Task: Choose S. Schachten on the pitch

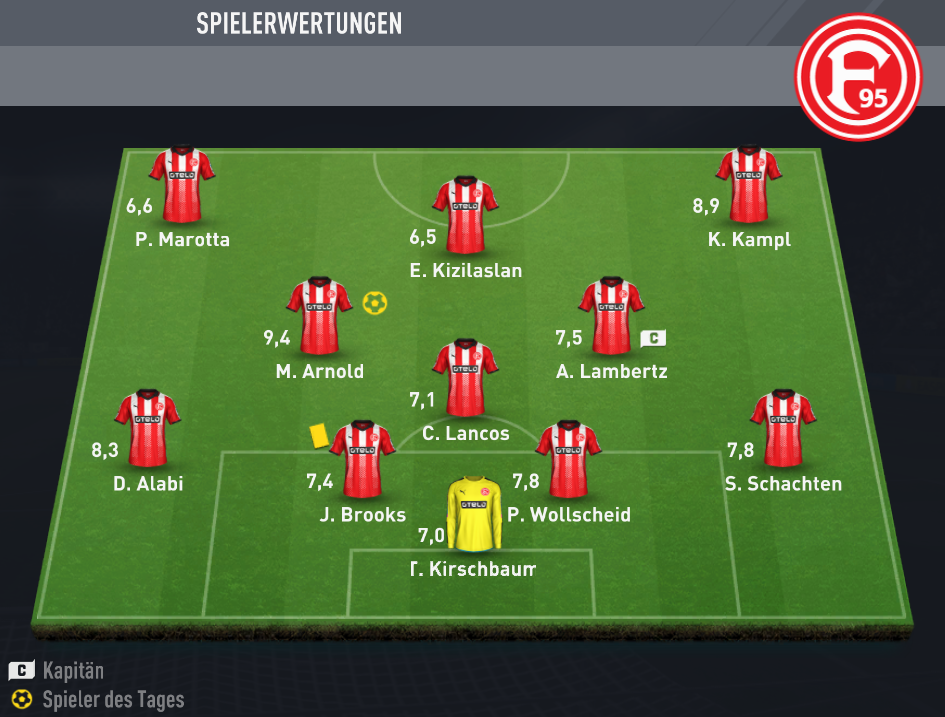Action: (783, 430)
